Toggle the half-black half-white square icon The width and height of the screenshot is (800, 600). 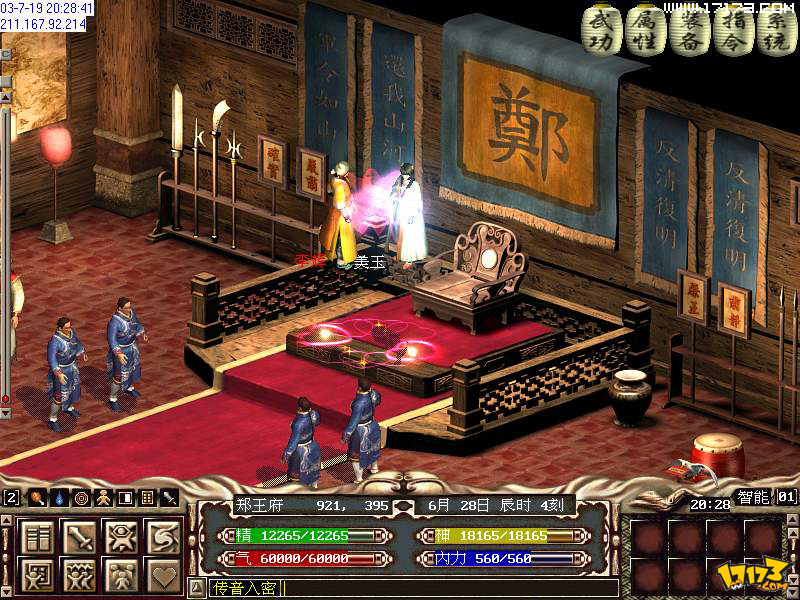pos(125,497)
